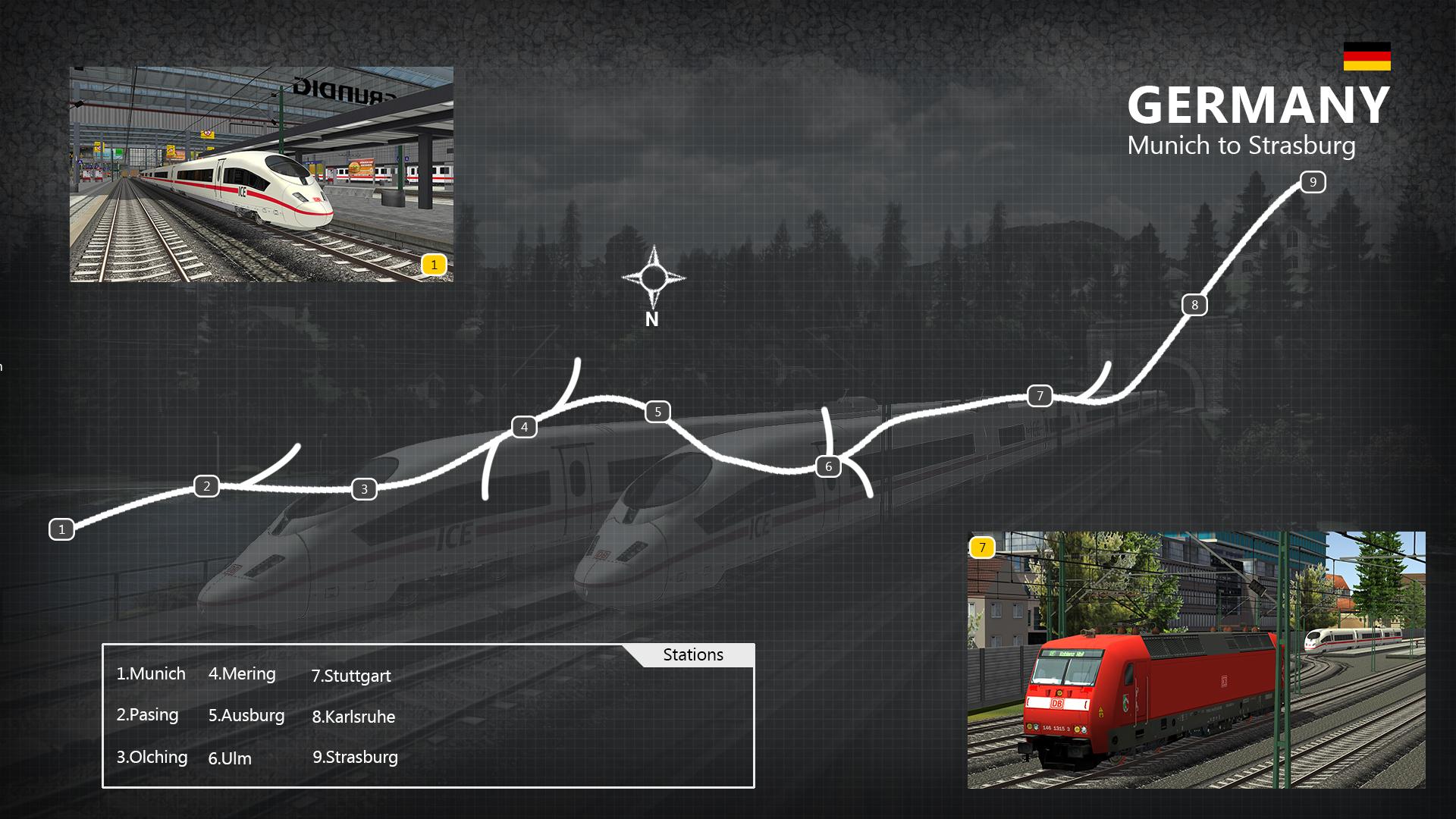Select station marker 5 on the route

click(657, 412)
